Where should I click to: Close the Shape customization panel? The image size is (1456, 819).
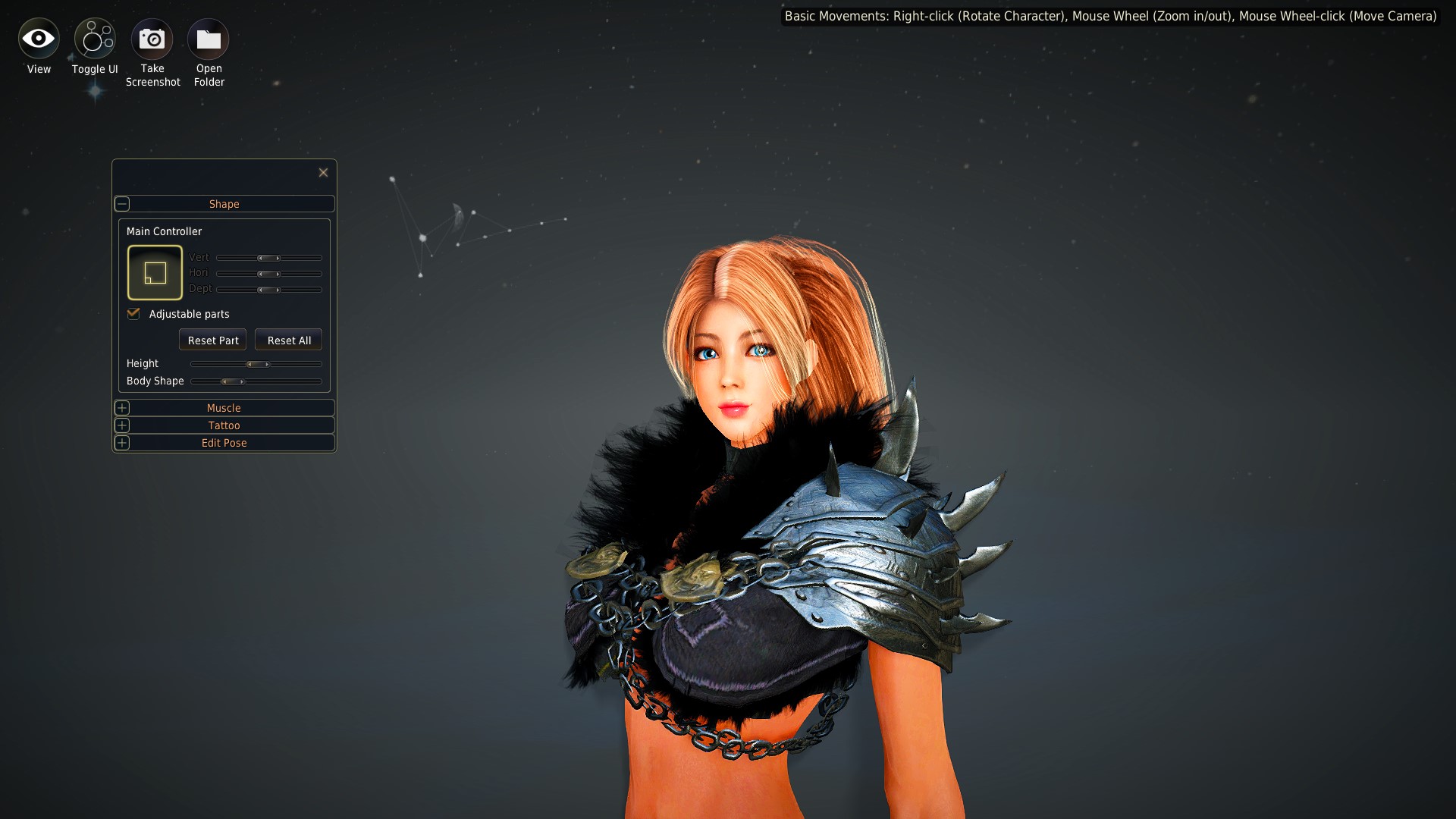[x=323, y=173]
